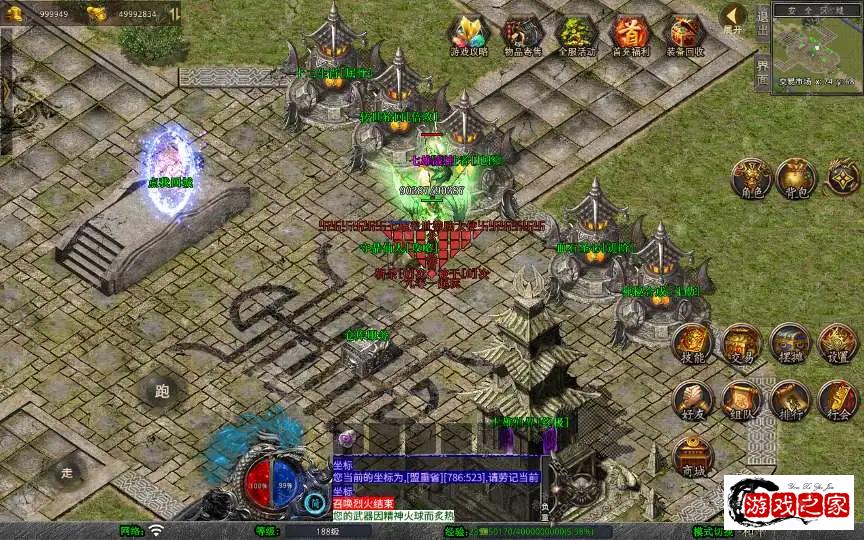Tap the 跑 run button

pyautogui.click(x=160, y=392)
